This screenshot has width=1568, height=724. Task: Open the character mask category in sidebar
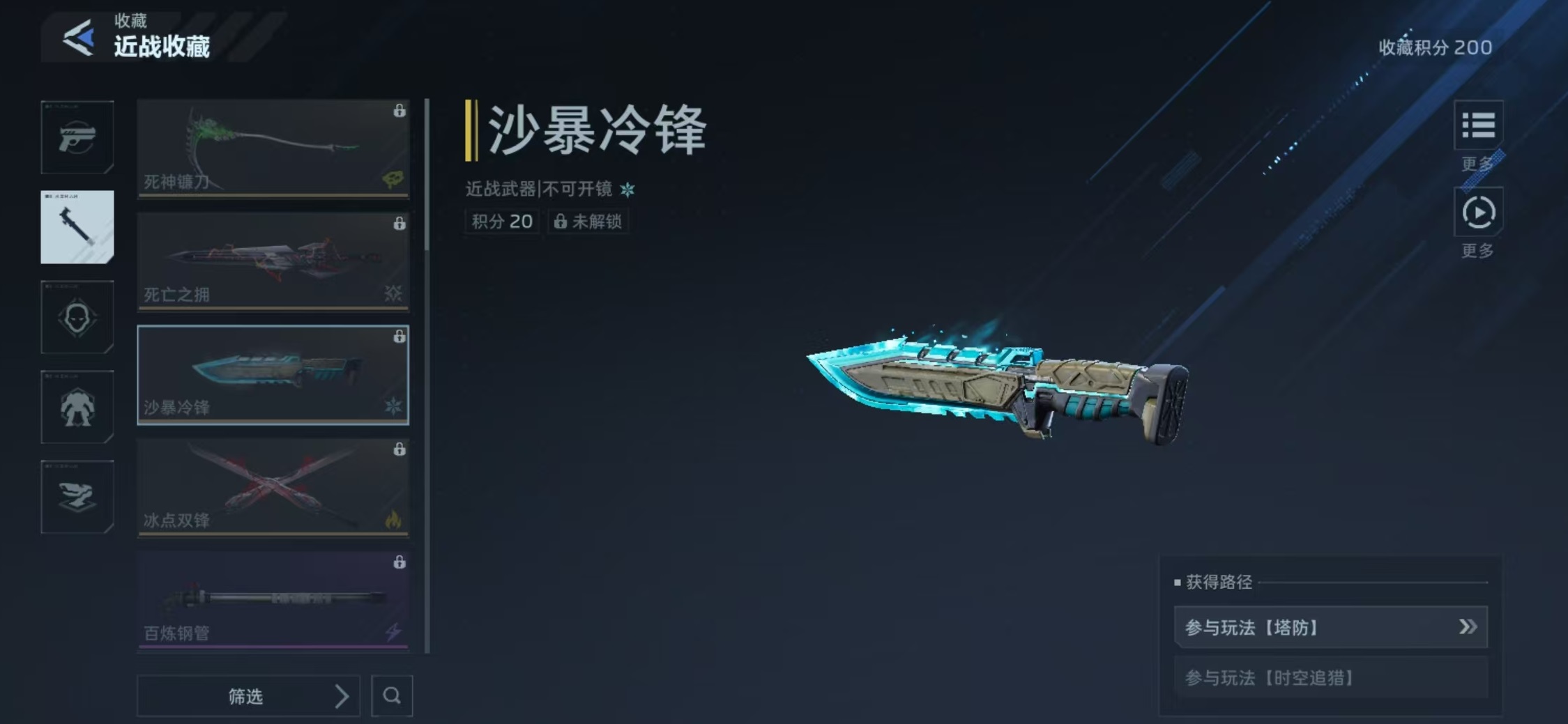[x=77, y=317]
